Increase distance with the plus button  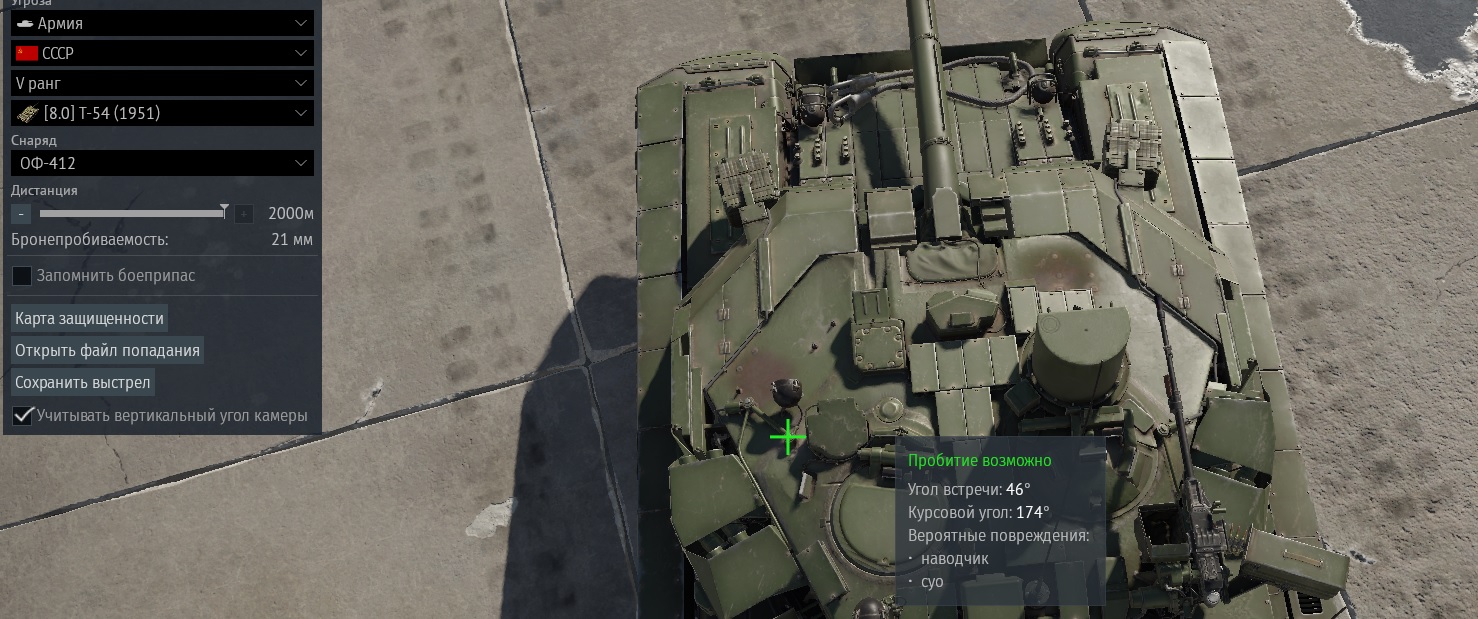coord(244,214)
